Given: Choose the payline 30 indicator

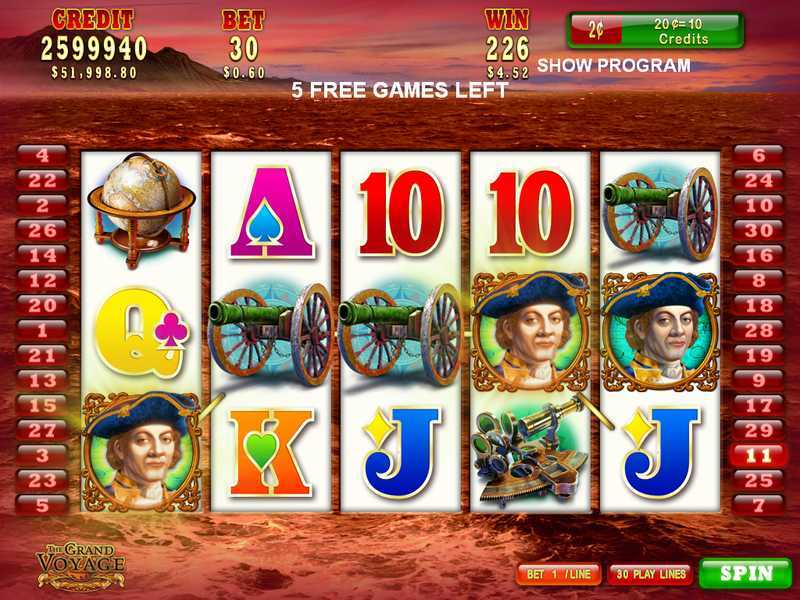Looking at the screenshot, I should (760, 230).
